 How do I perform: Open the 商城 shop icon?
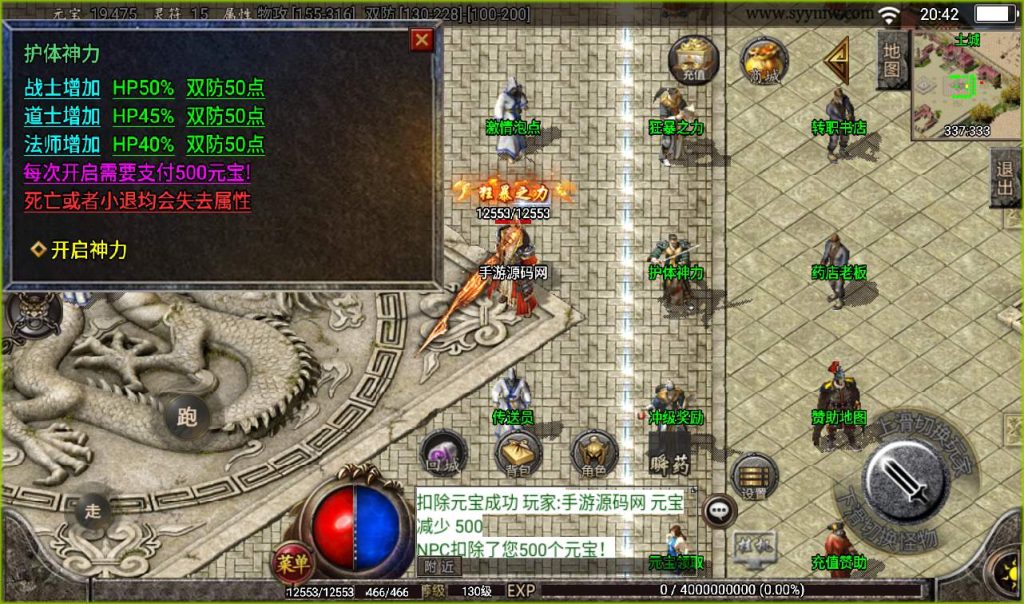(764, 60)
